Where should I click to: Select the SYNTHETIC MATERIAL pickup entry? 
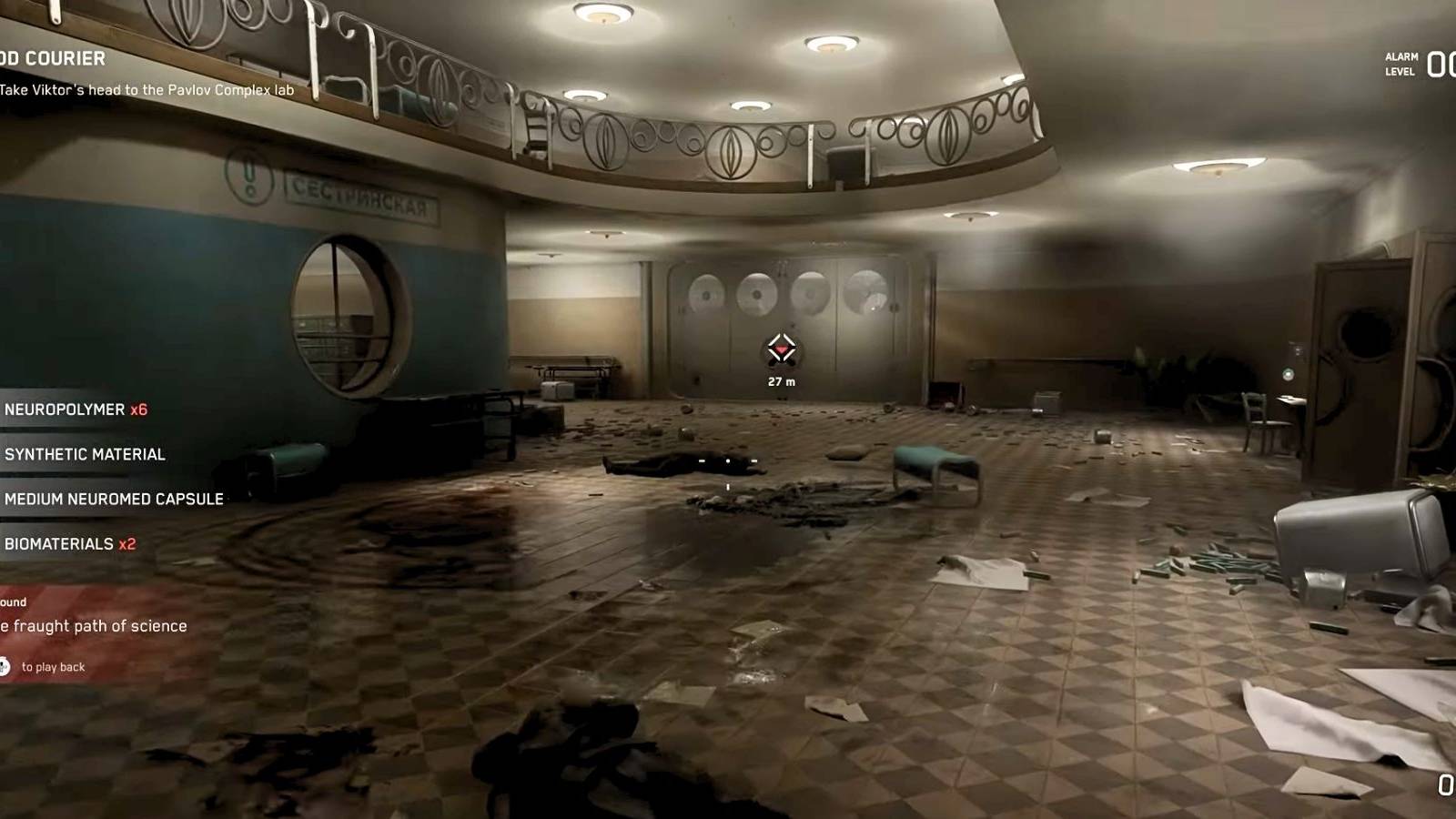tap(84, 454)
